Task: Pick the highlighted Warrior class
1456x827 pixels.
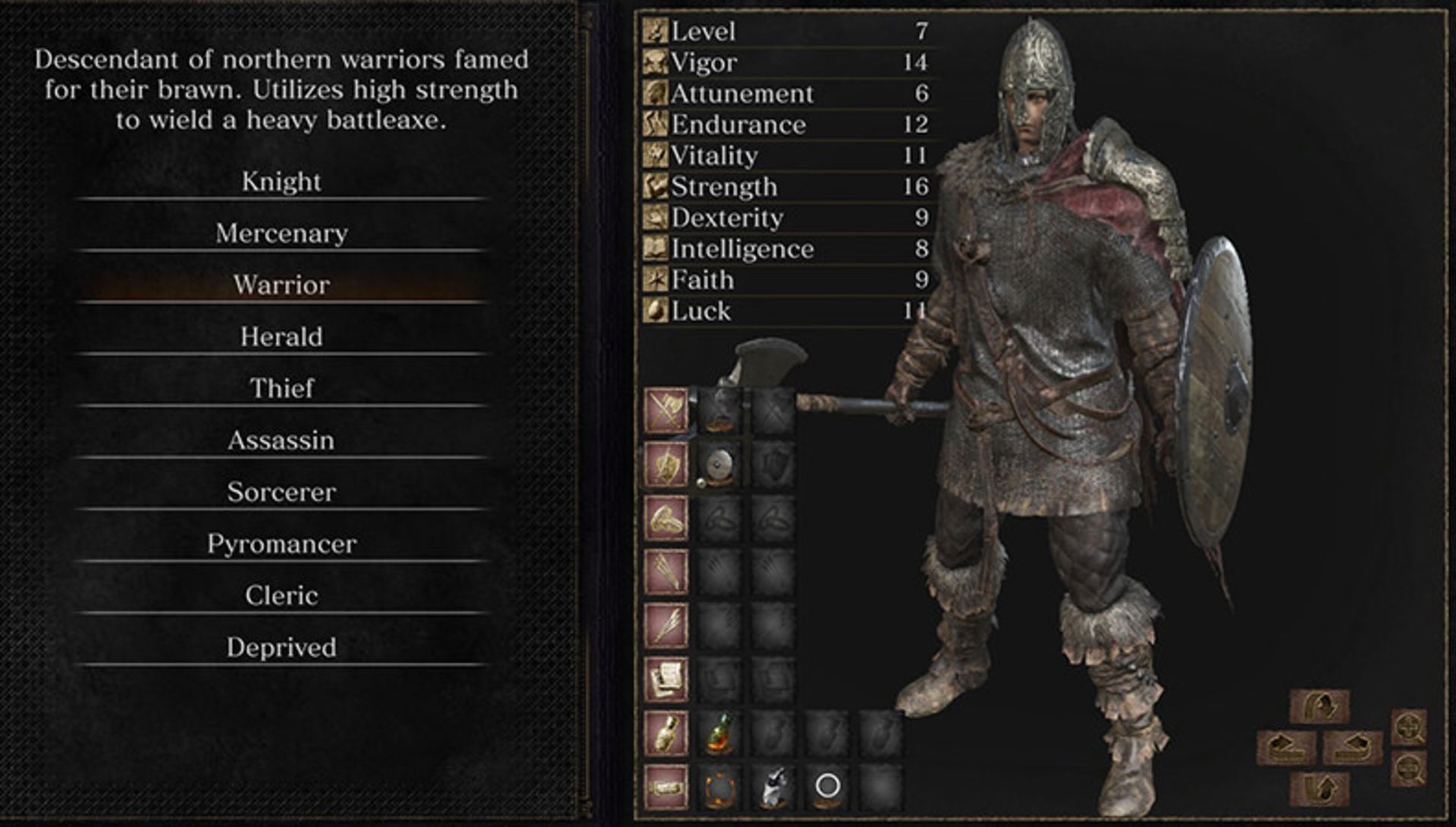Action: 281,285
